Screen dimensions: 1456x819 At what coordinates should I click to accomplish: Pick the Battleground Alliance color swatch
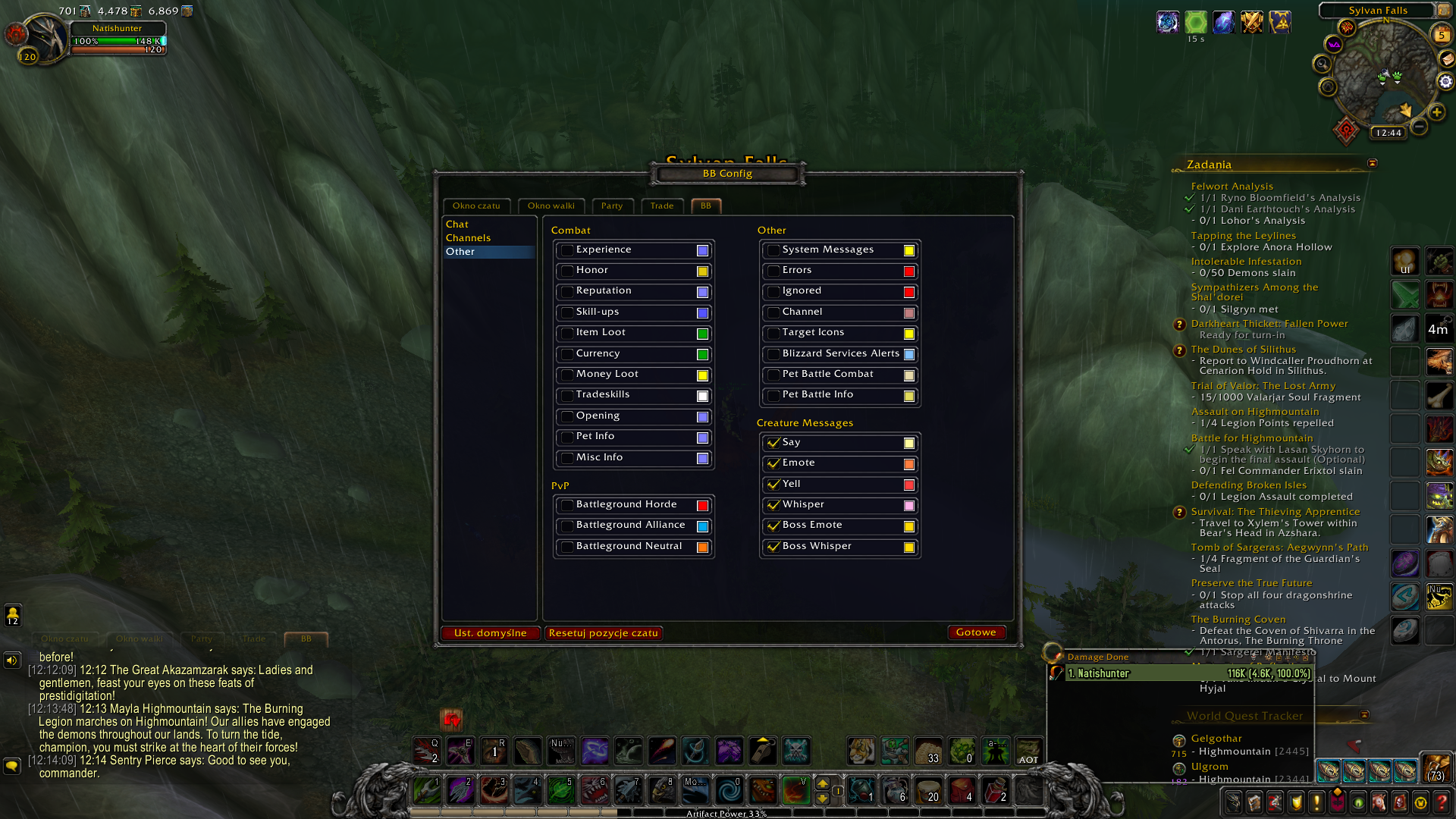702,526
